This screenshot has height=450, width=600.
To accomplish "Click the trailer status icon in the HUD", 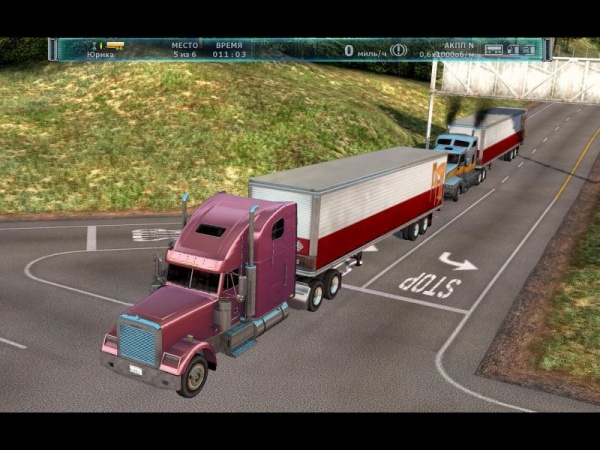I will 494,49.
